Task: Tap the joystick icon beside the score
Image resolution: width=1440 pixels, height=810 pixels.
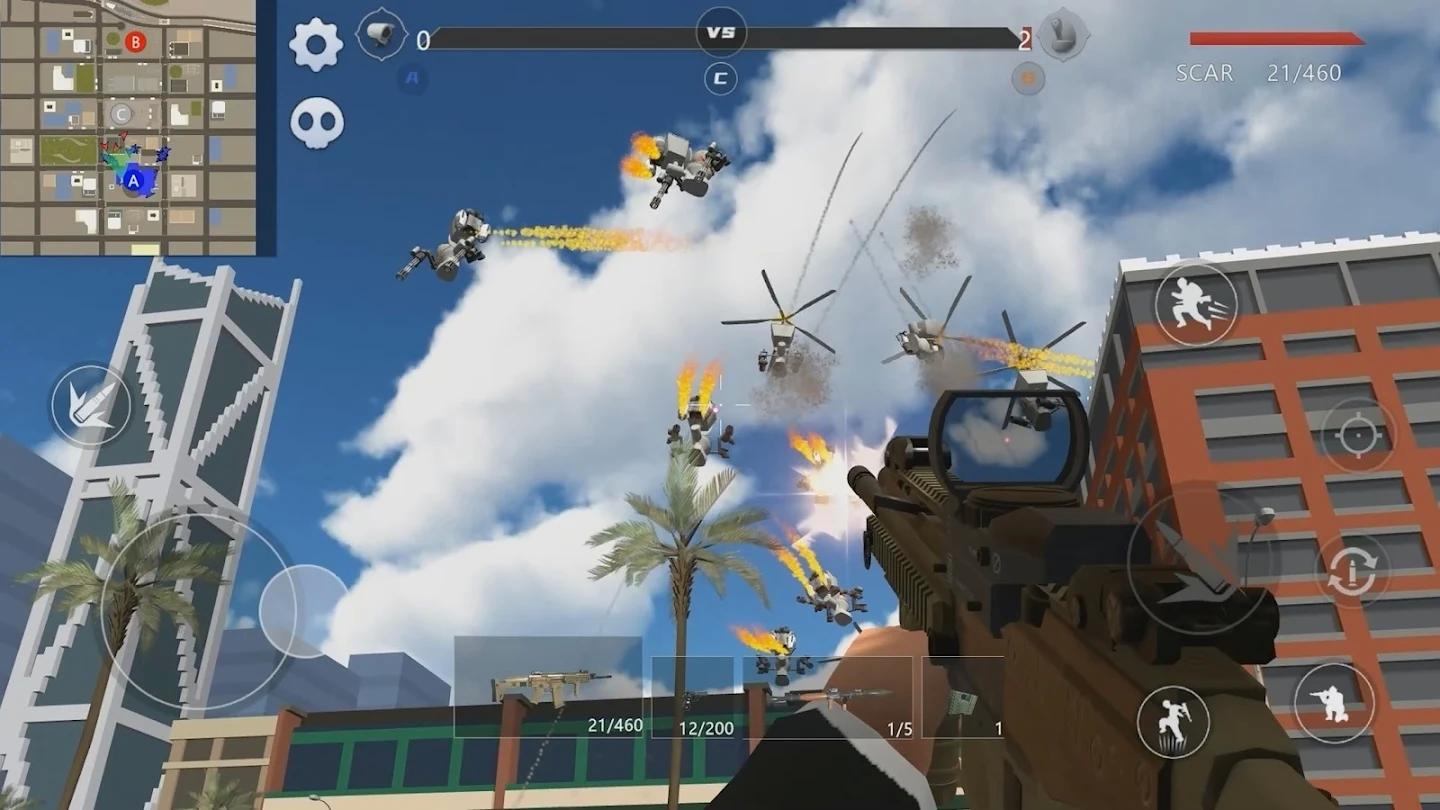Action: (1063, 36)
